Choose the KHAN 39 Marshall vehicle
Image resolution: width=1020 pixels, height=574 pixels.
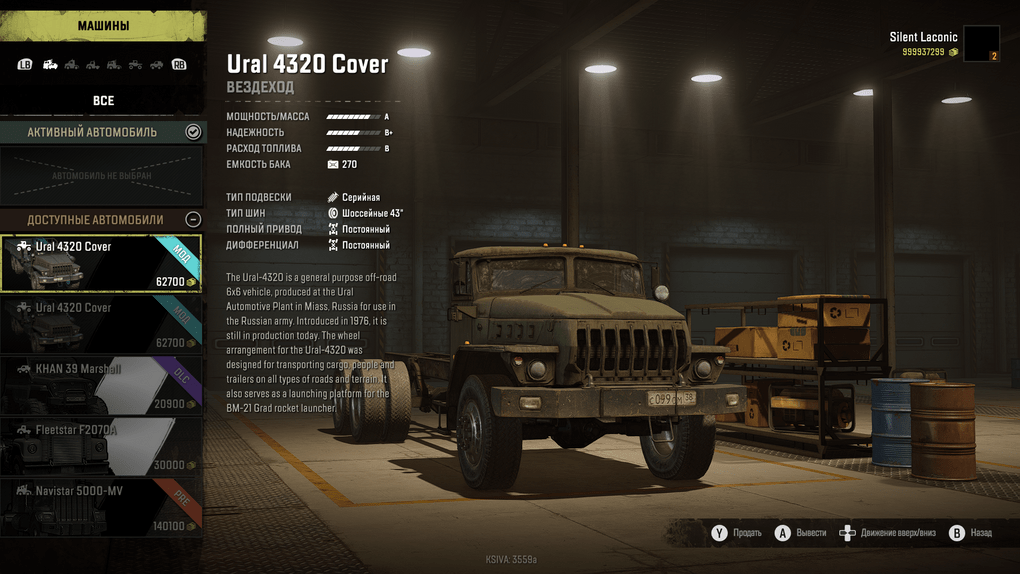tap(101, 385)
